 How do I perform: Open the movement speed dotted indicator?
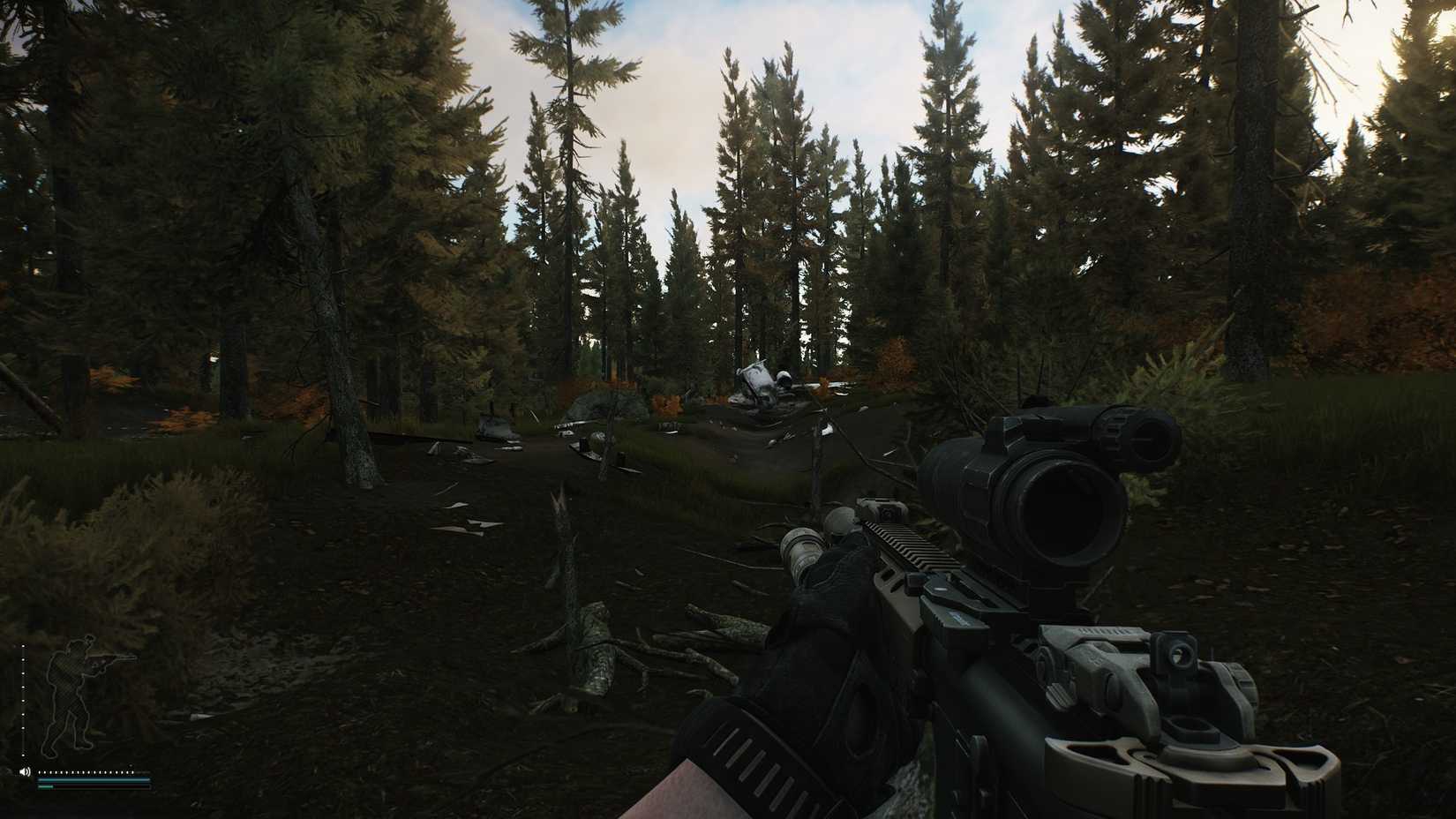click(x=88, y=772)
